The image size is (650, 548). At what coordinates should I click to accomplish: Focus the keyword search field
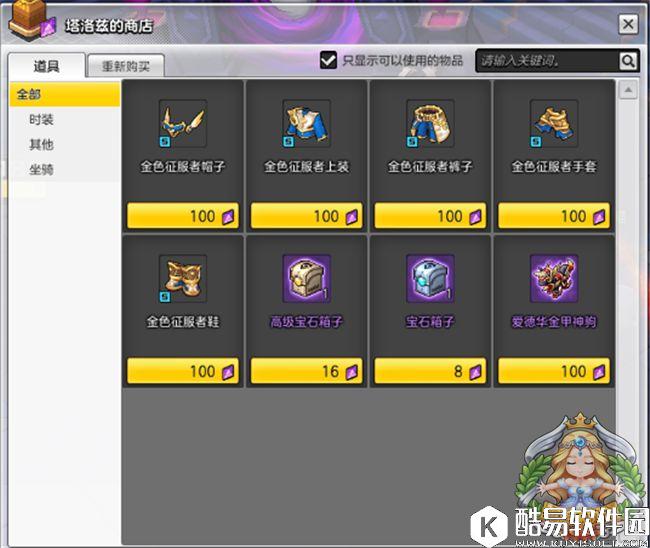546,61
